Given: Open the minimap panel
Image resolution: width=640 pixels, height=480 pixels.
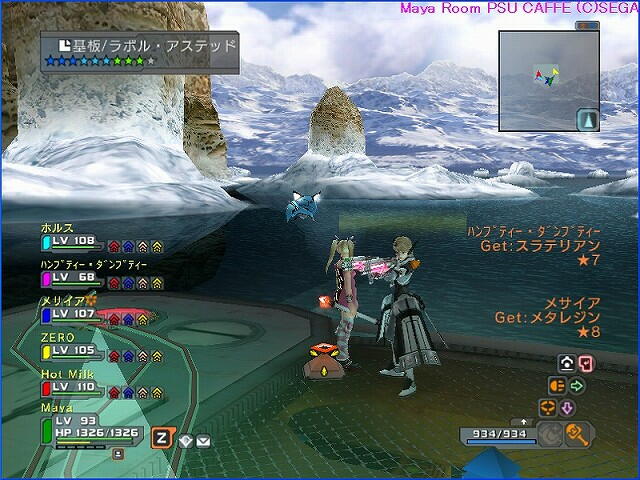Looking at the screenshot, I should (x=547, y=80).
